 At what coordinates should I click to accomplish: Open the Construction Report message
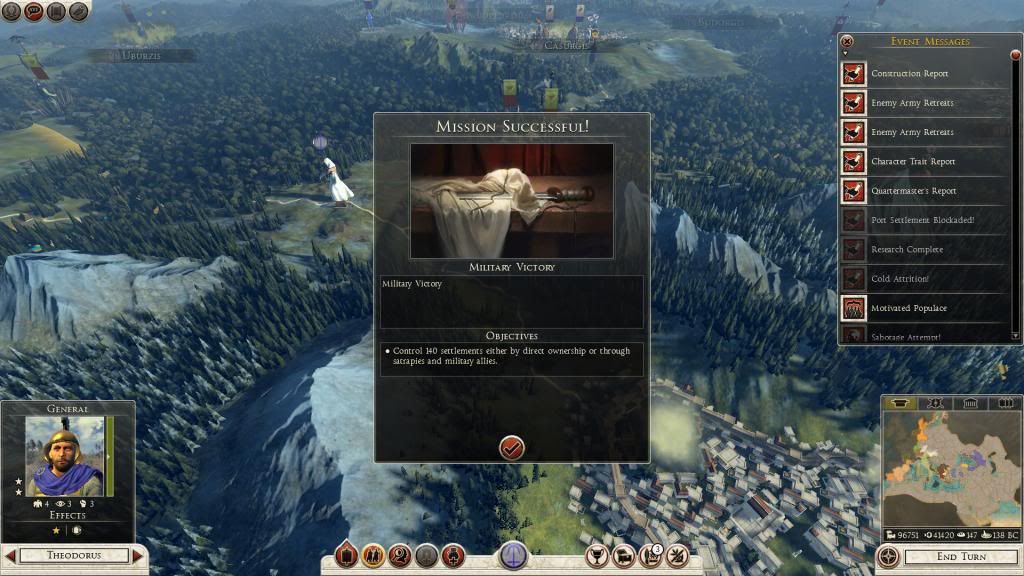pyautogui.click(x=909, y=74)
